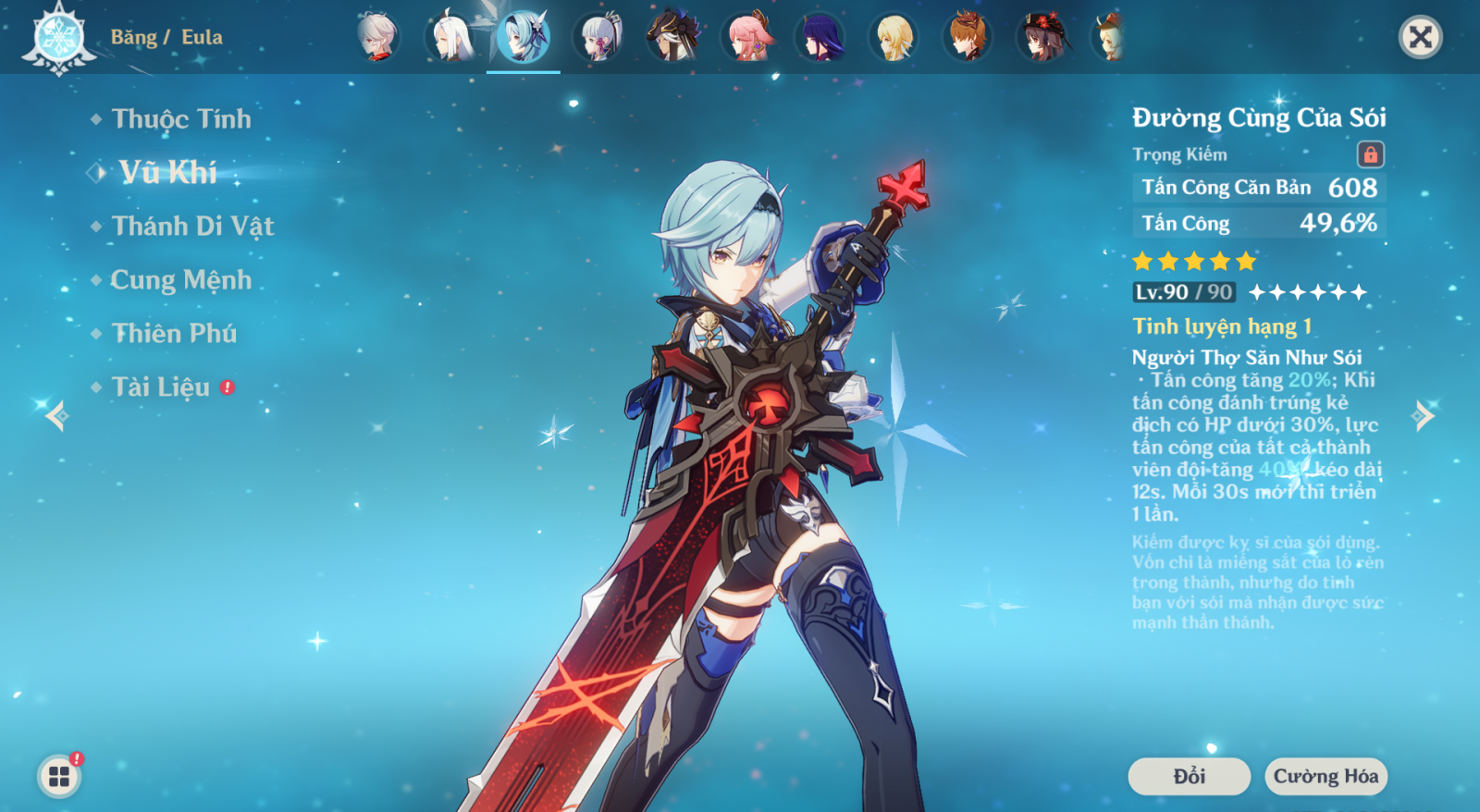Switch to the blonde Lumine portrait

click(x=894, y=38)
